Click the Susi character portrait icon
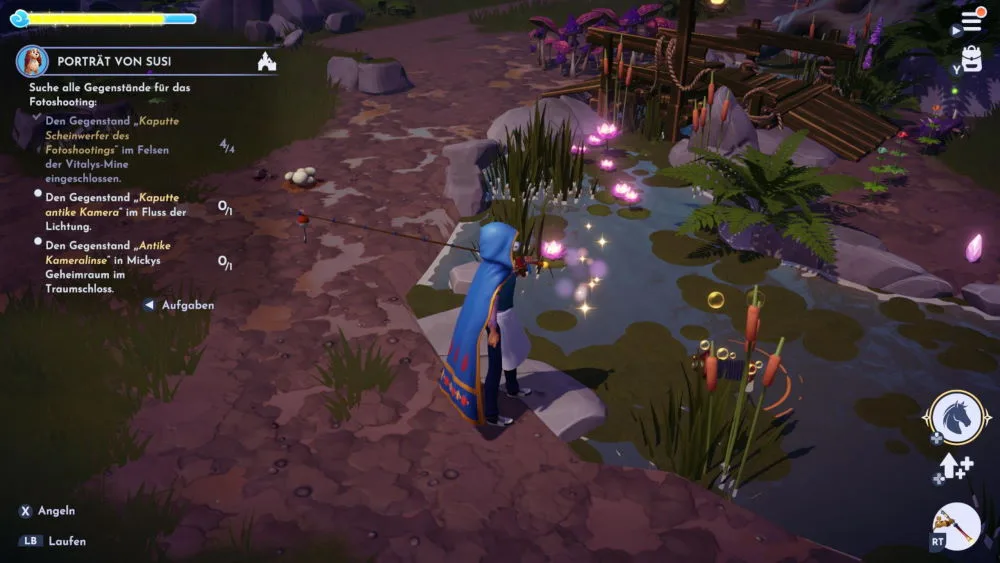The height and width of the screenshot is (563, 1000). (32, 61)
